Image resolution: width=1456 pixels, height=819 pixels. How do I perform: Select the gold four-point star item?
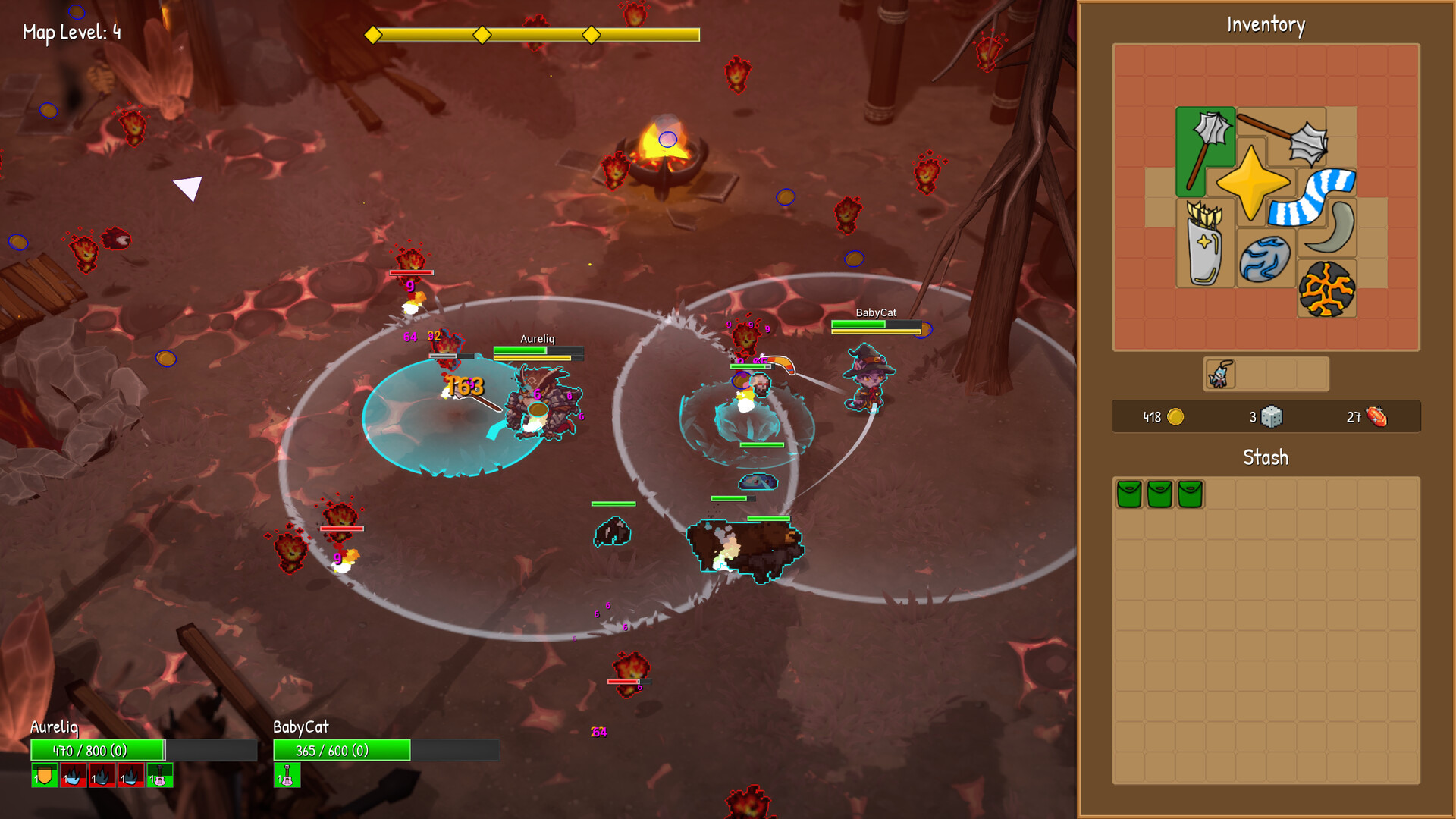pyautogui.click(x=1251, y=184)
